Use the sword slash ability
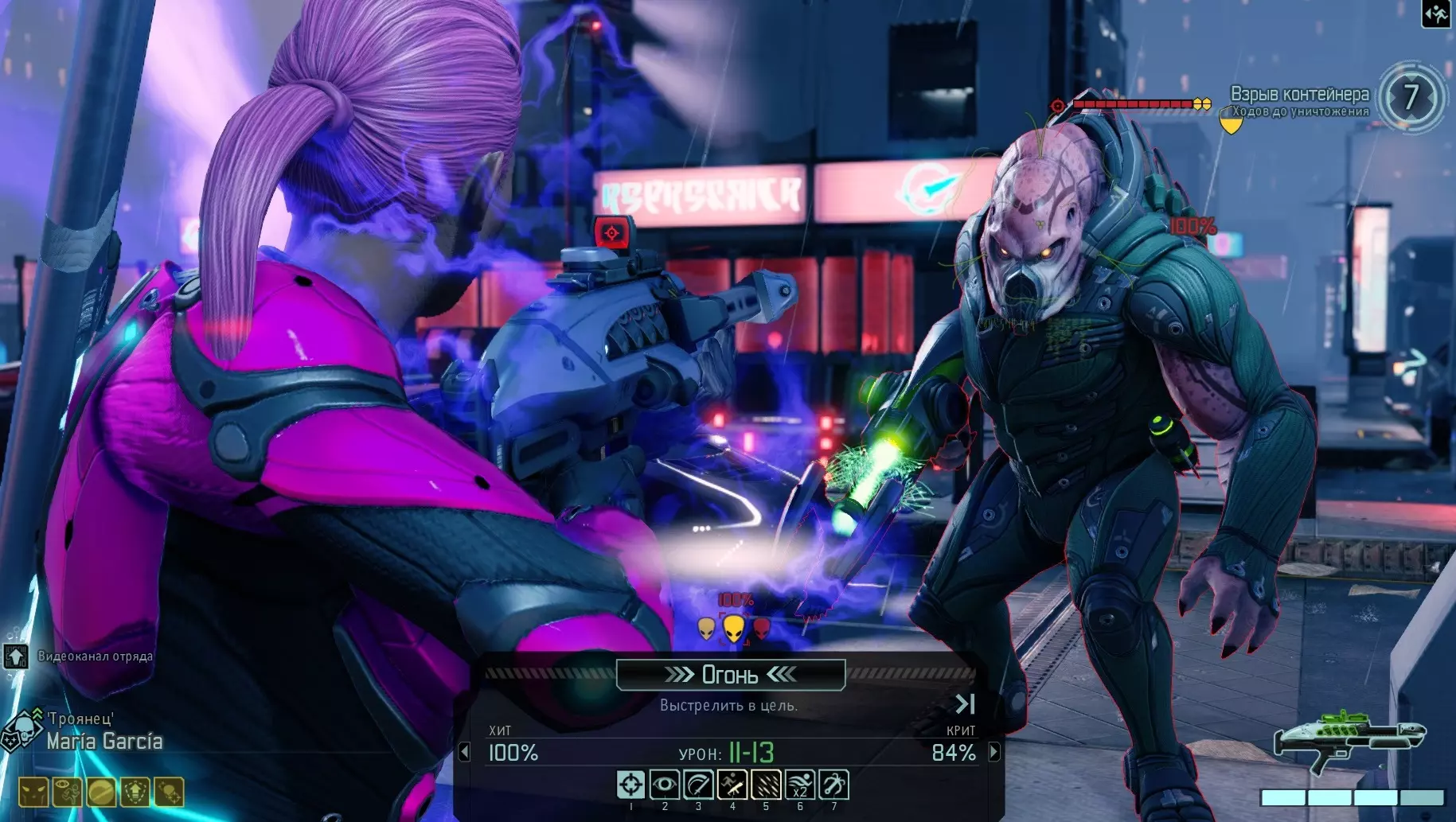 click(698, 785)
